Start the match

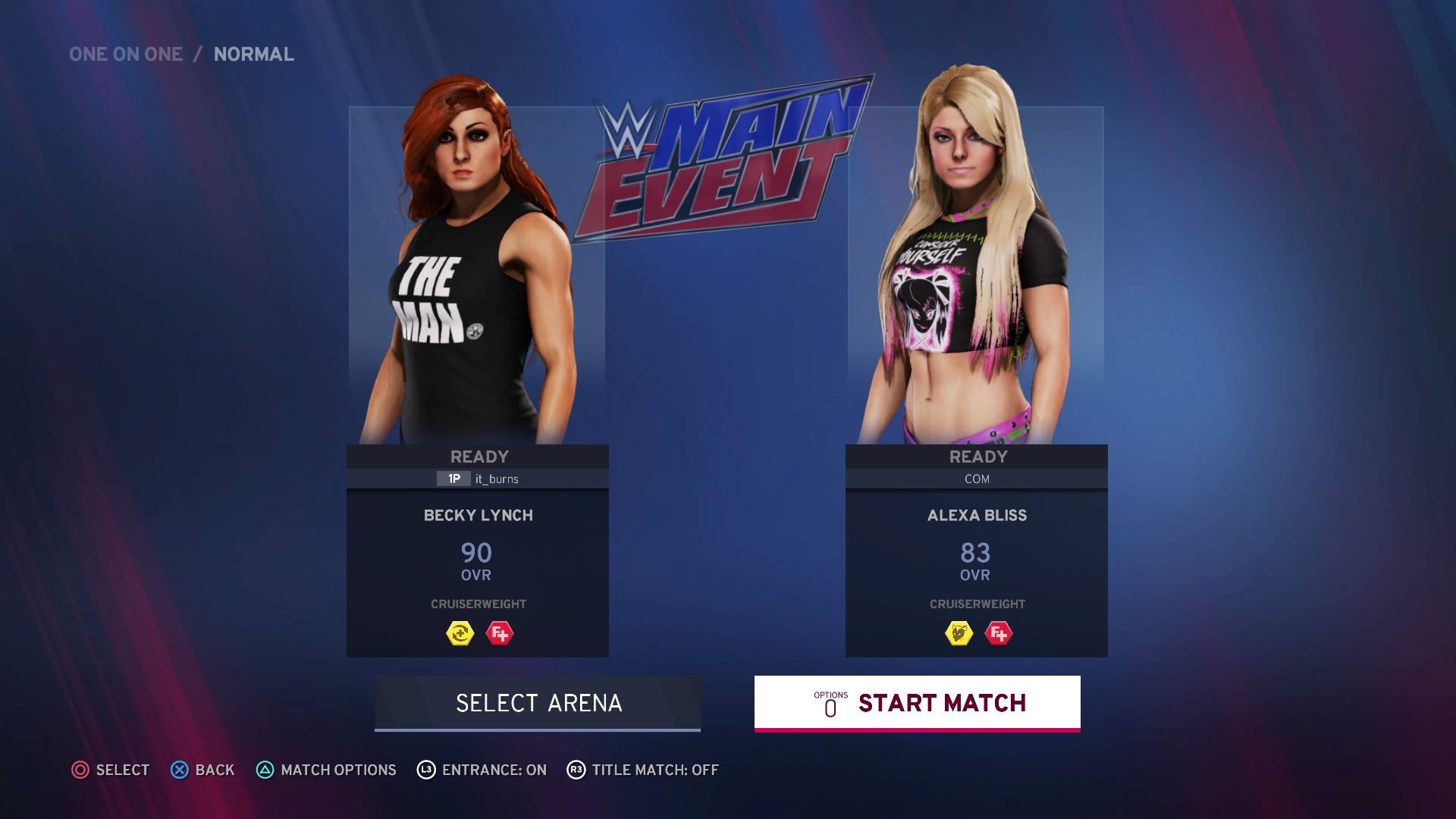tap(917, 703)
